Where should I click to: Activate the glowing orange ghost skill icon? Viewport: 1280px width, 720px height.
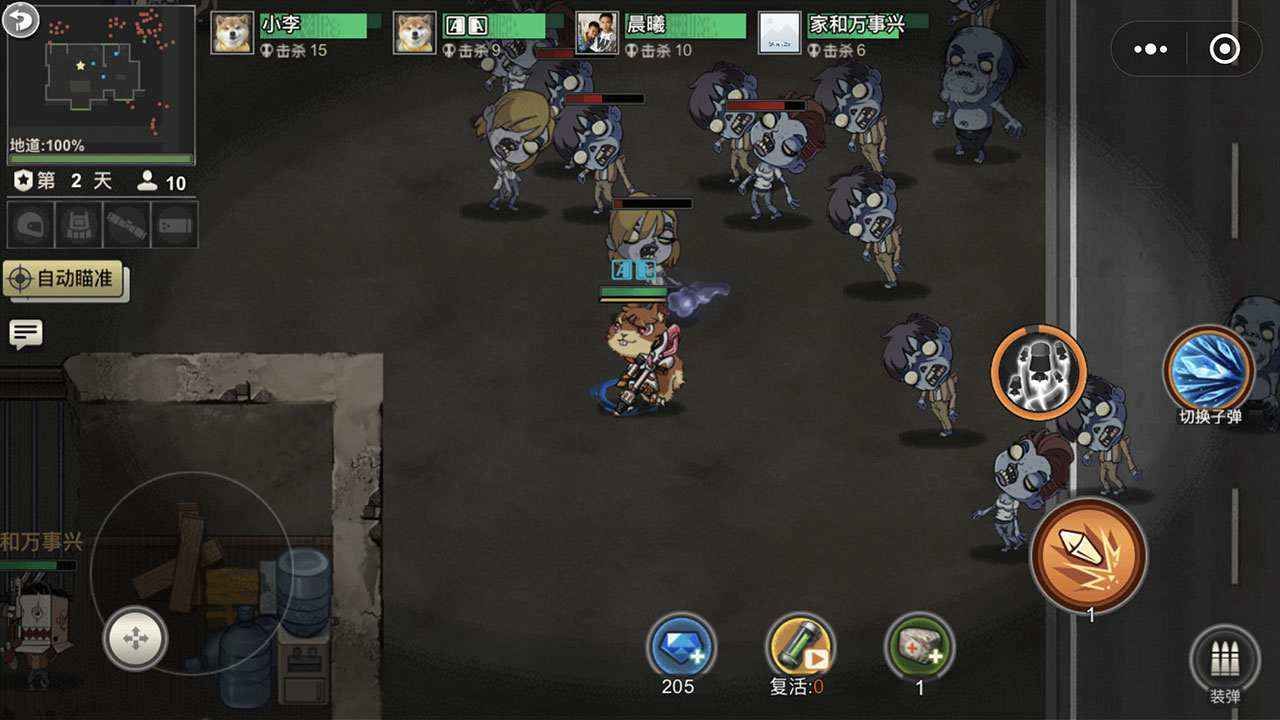[1037, 371]
